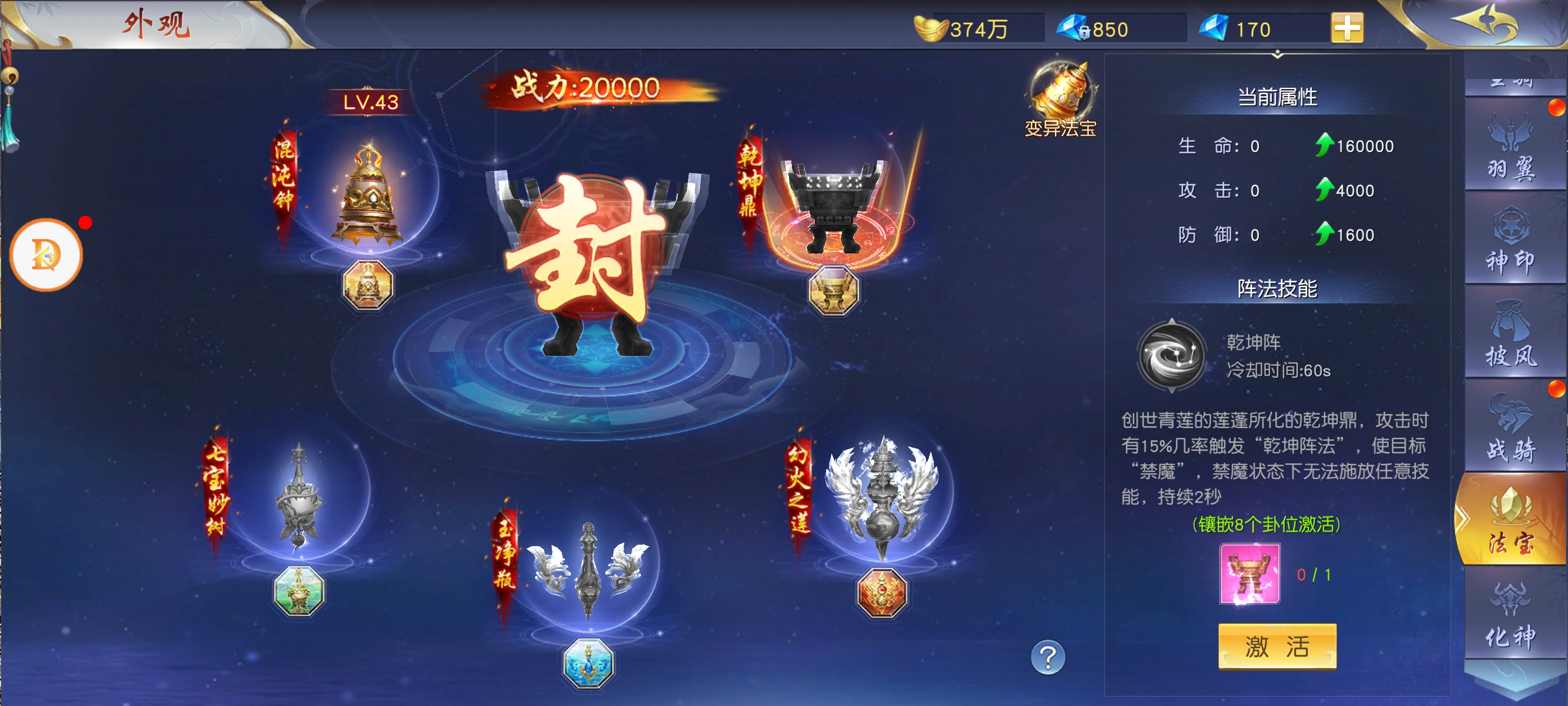Choose the 玉净瓶 jade vase treasure
Image resolution: width=1568 pixels, height=706 pixels.
pos(588,571)
